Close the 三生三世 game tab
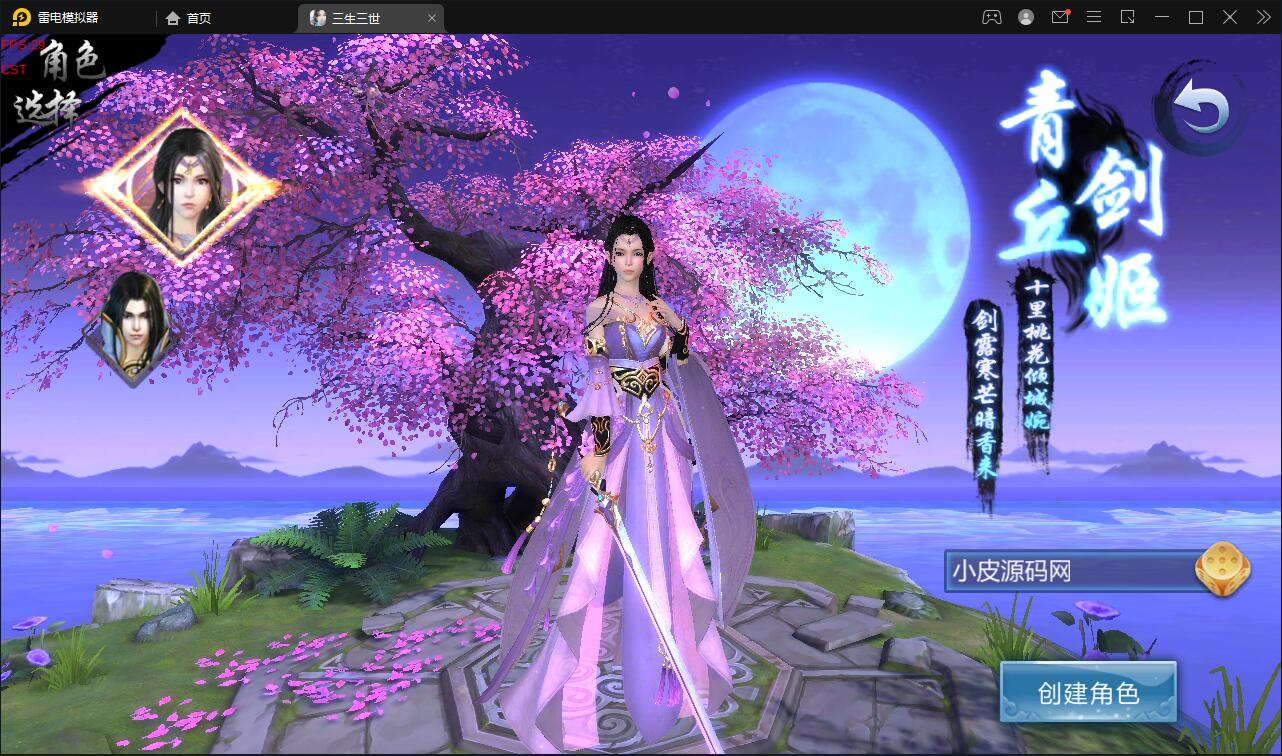The image size is (1282, 756). pyautogui.click(x=432, y=17)
